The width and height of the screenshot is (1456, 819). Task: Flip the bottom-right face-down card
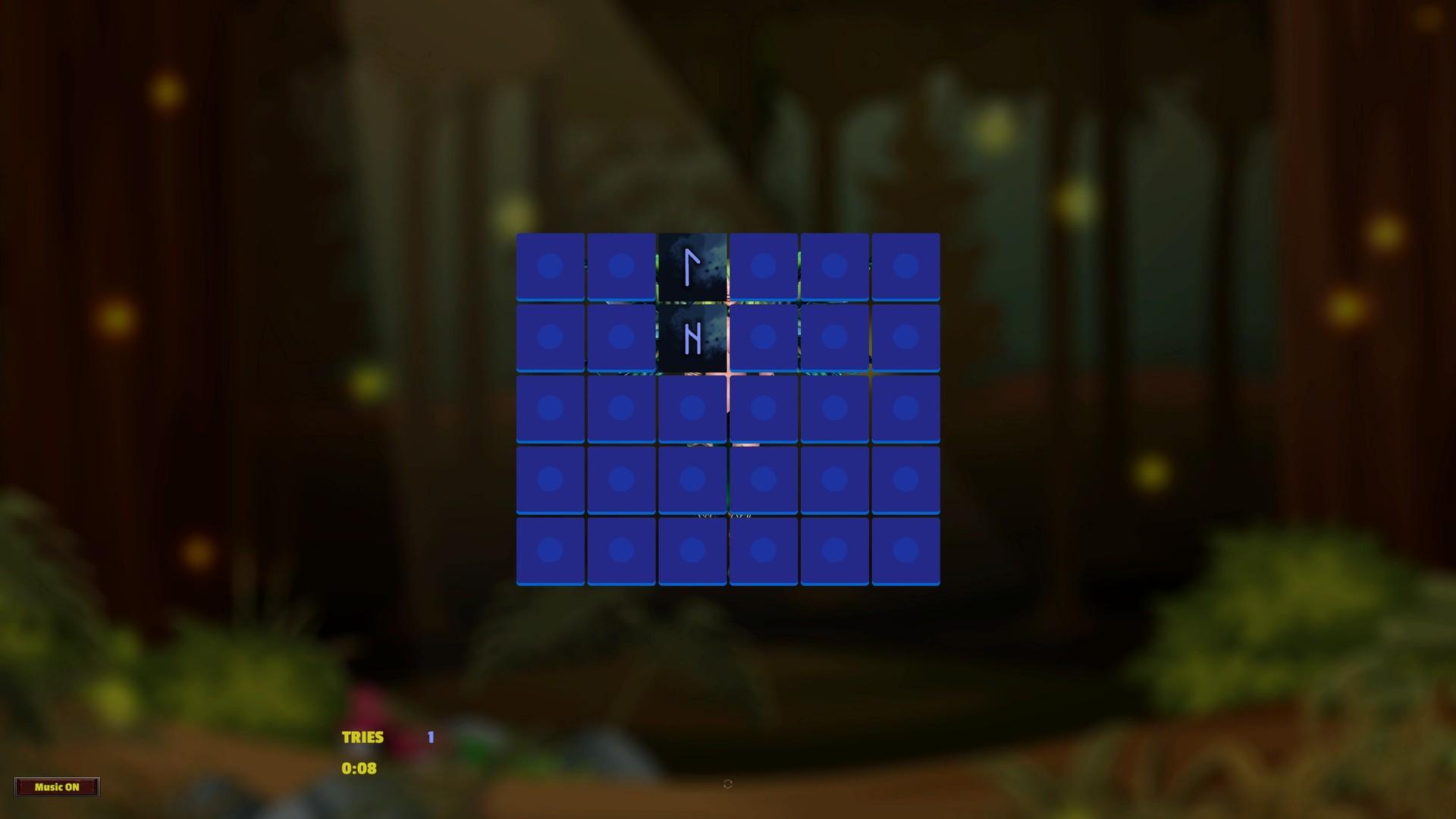coord(906,549)
